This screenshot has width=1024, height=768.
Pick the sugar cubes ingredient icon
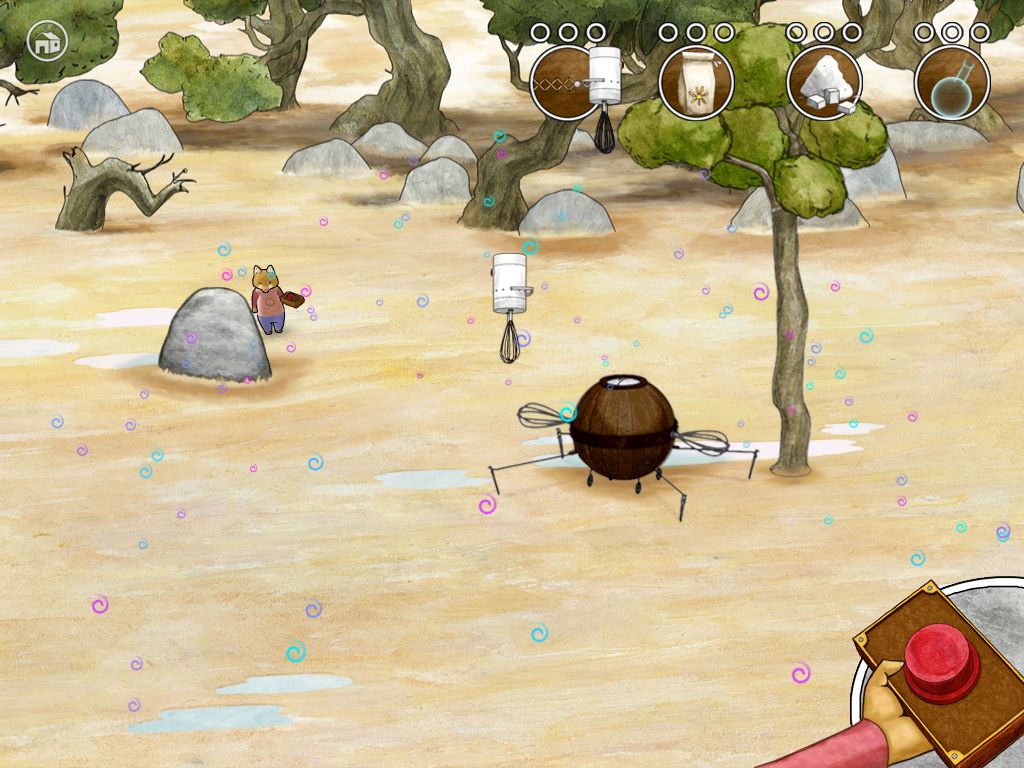pyautogui.click(x=824, y=83)
